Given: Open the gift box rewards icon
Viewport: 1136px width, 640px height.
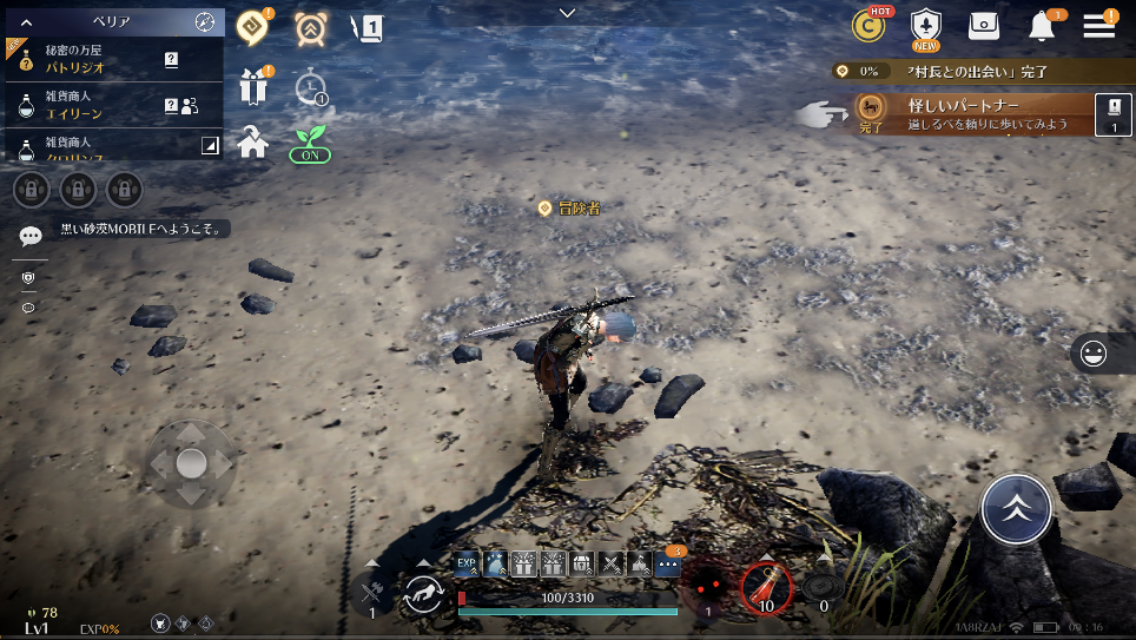Looking at the screenshot, I should pos(253,88).
